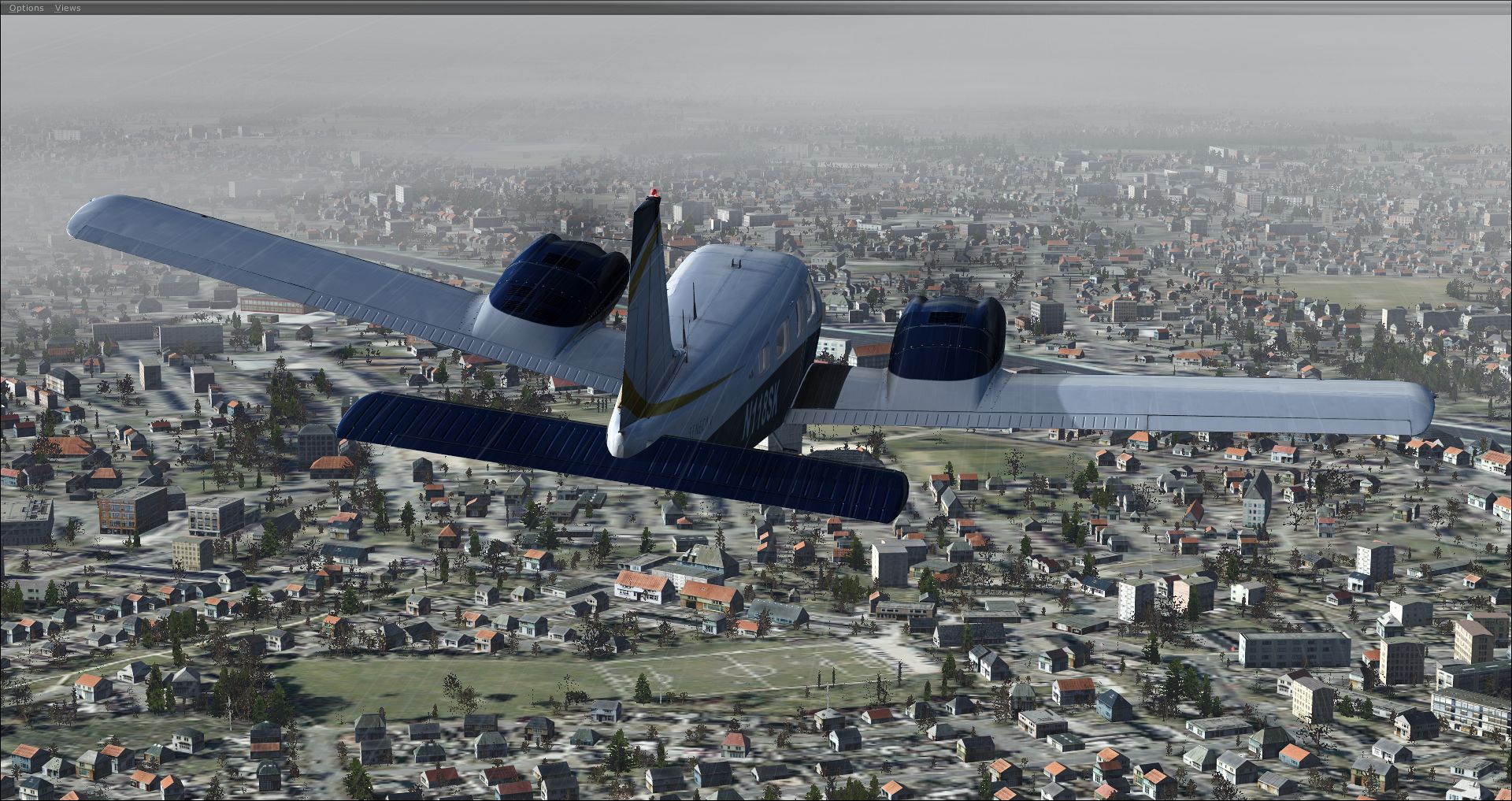
Task: Open the Views menu
Action: (x=68, y=8)
